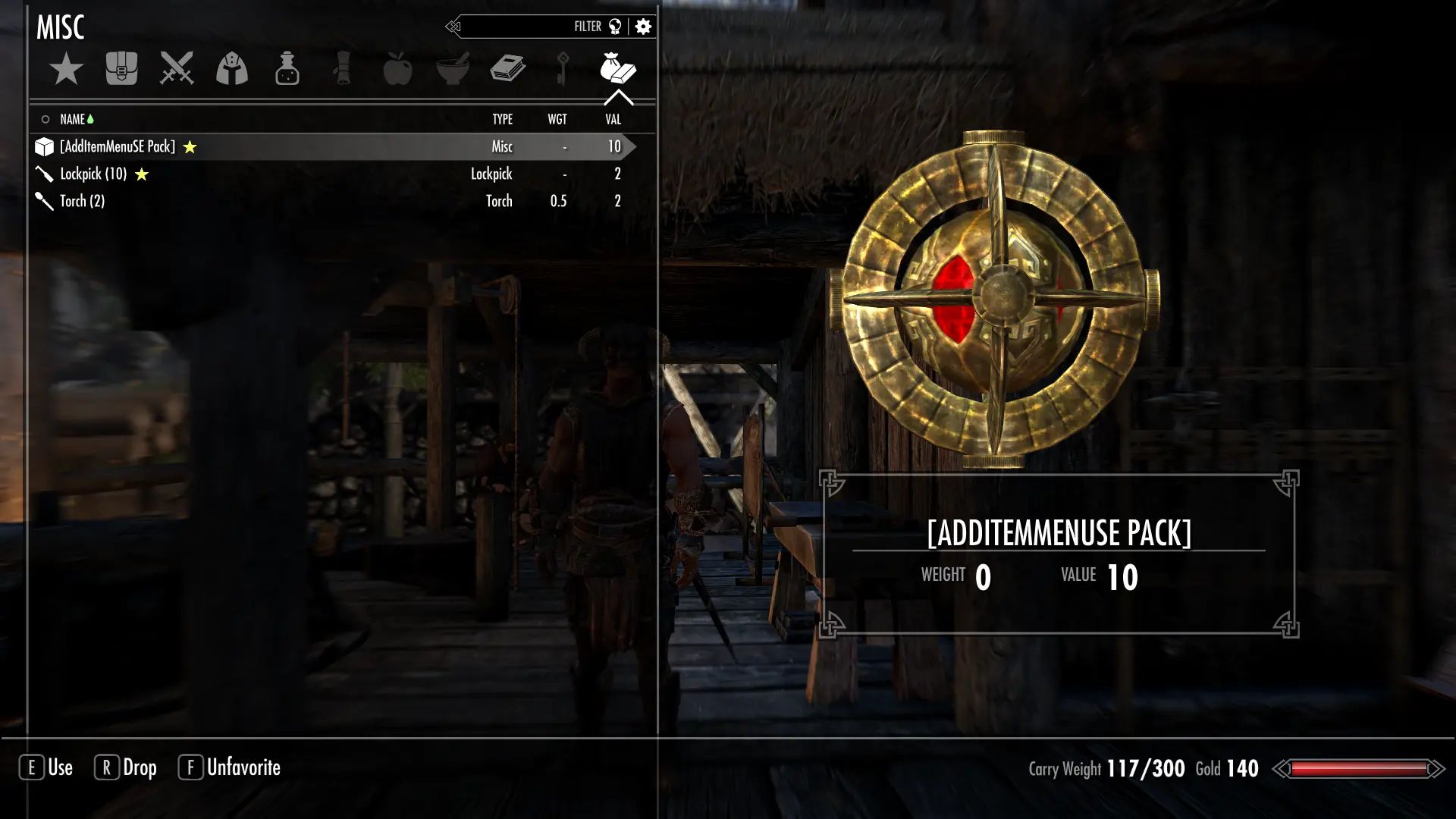Sort items by the NAME column

coord(73,119)
